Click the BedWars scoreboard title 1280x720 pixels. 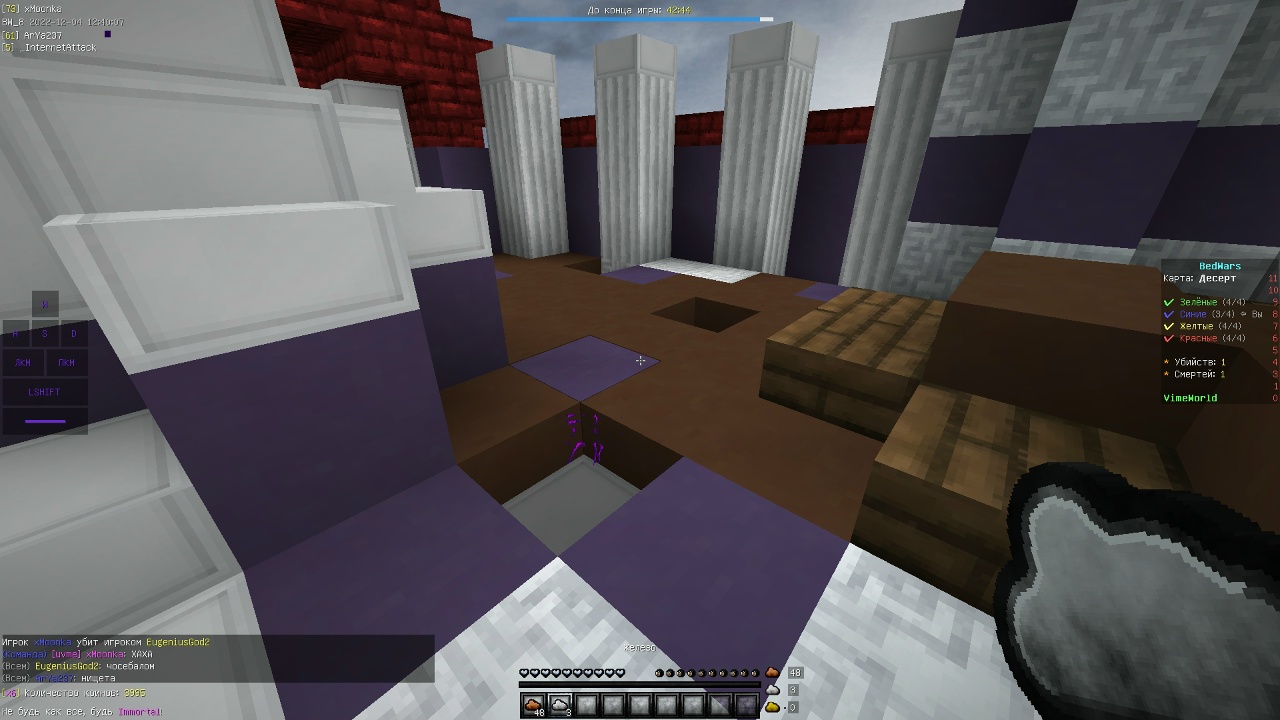[x=1220, y=265]
